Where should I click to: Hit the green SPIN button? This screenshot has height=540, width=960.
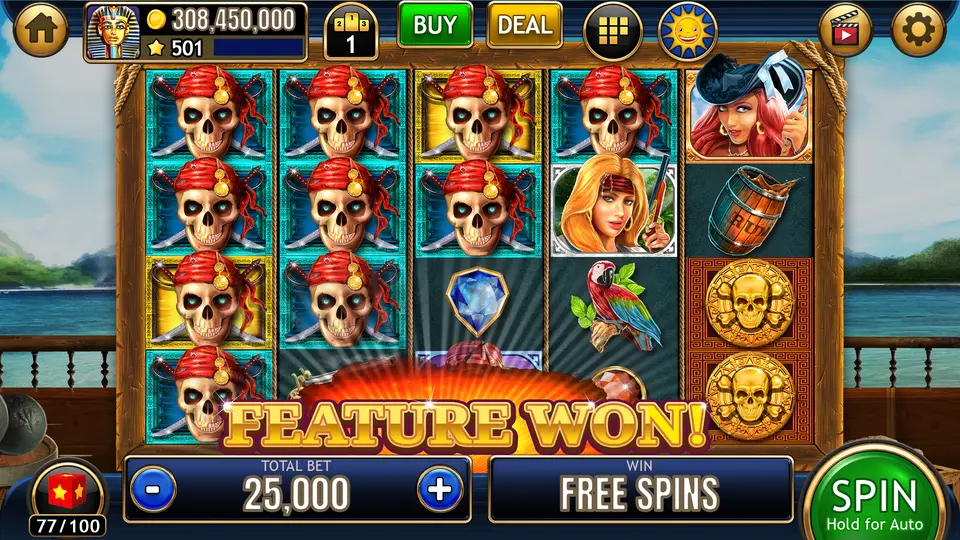point(875,498)
